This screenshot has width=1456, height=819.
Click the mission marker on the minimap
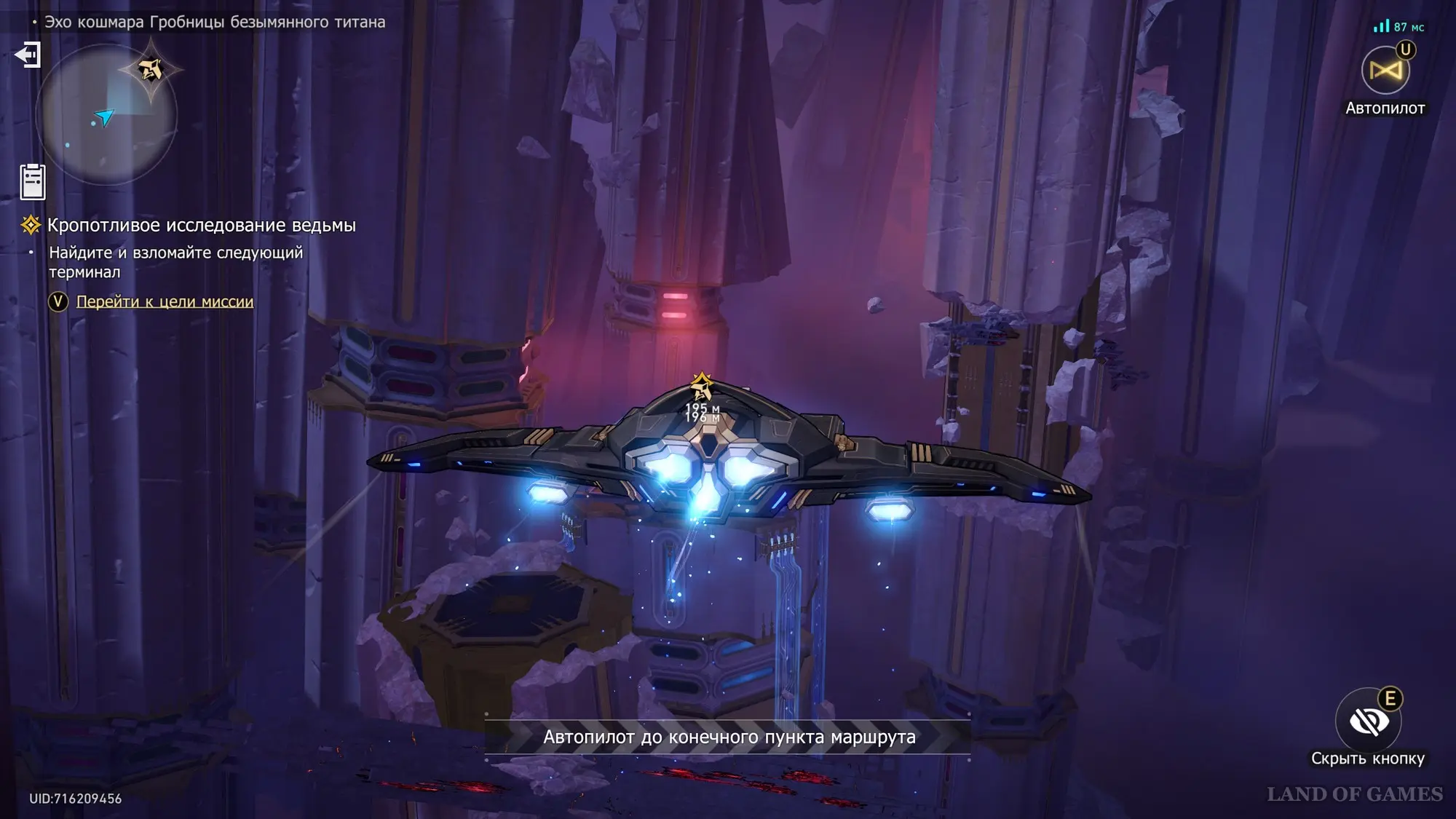coord(151,70)
